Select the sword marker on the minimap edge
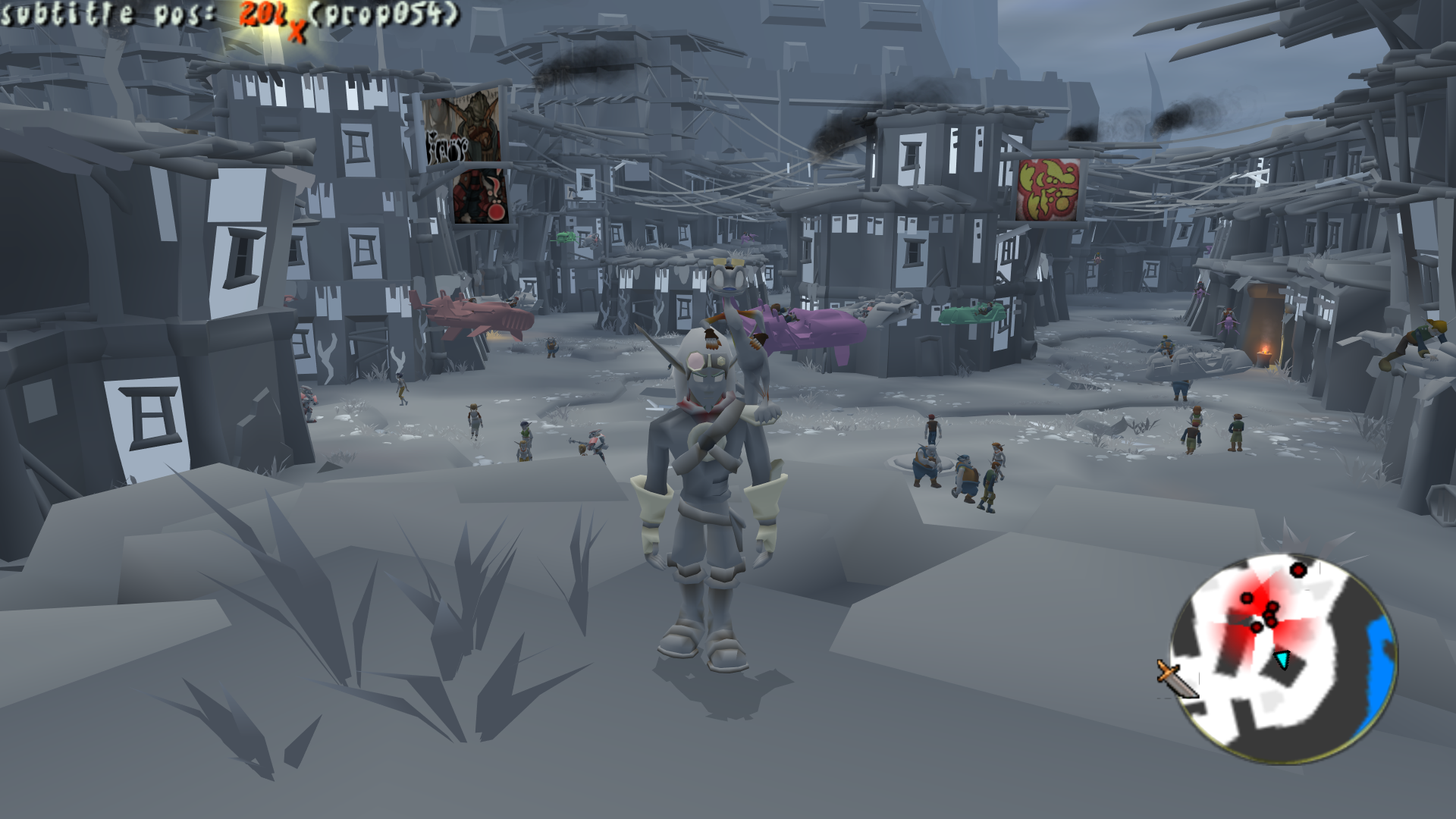1456x819 pixels. [x=1175, y=679]
